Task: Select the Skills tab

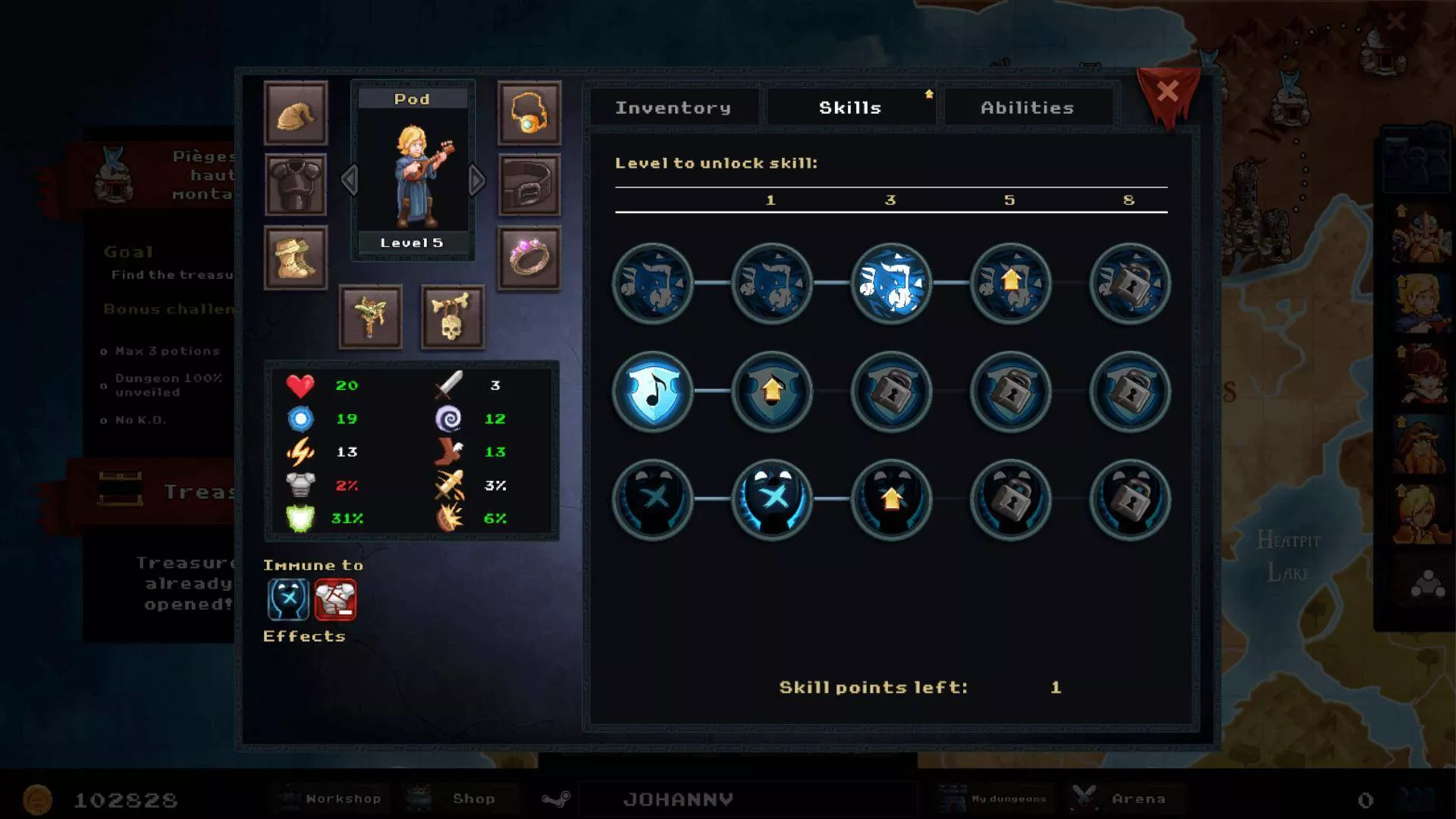Action: point(850,108)
